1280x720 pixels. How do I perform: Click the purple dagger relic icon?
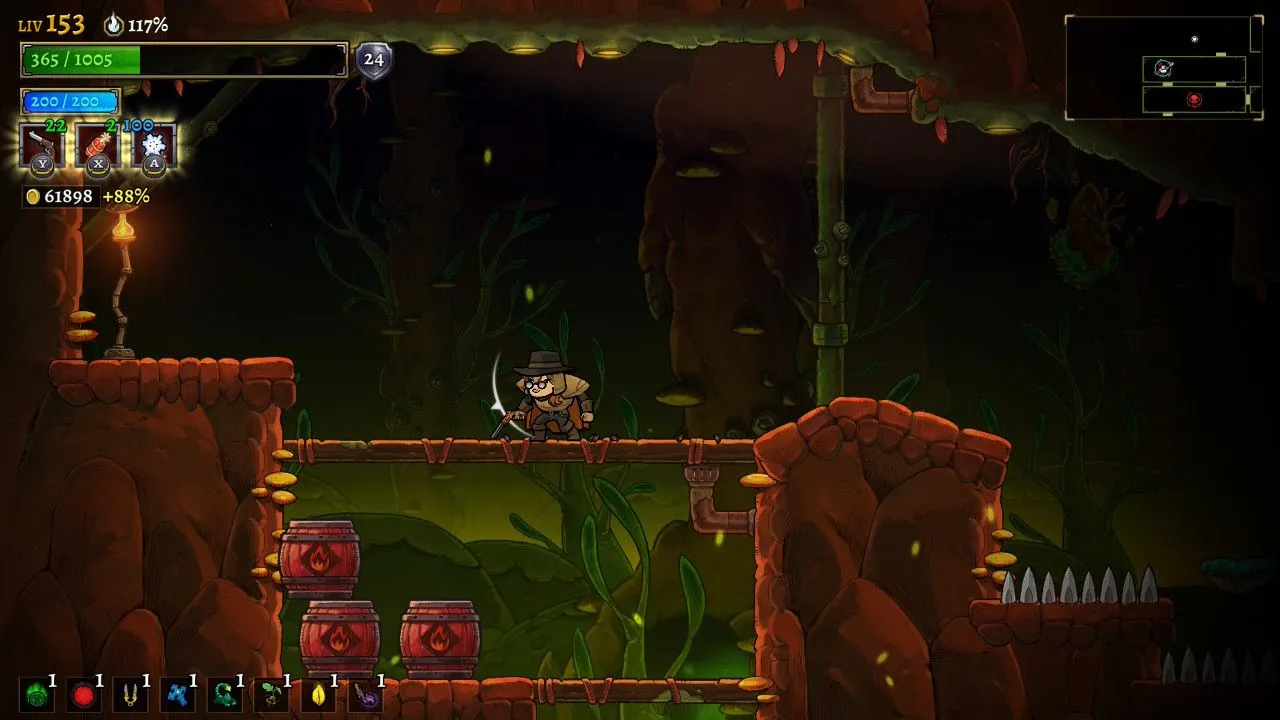pos(365,694)
